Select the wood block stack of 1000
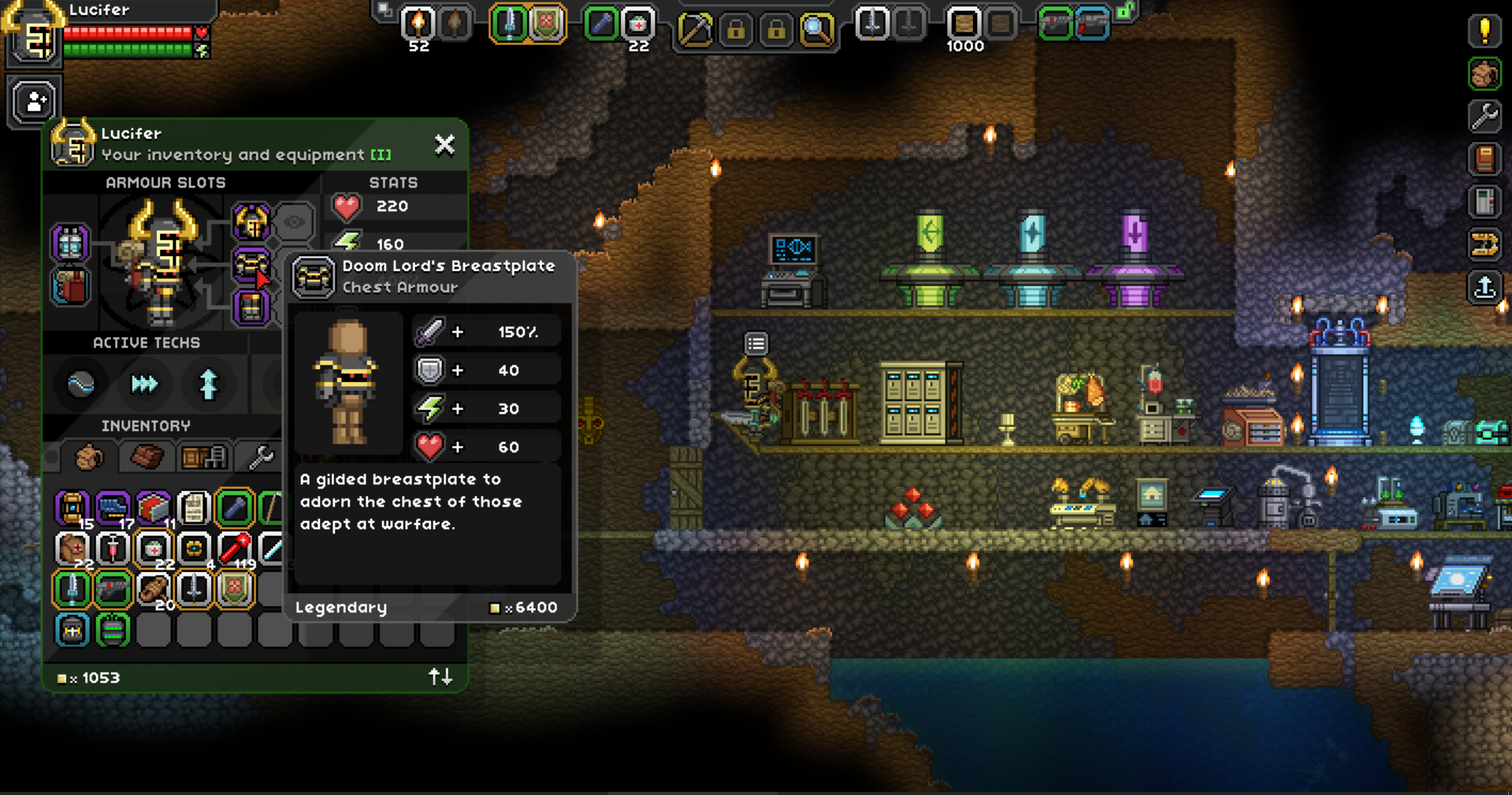The image size is (1512, 795). click(963, 24)
